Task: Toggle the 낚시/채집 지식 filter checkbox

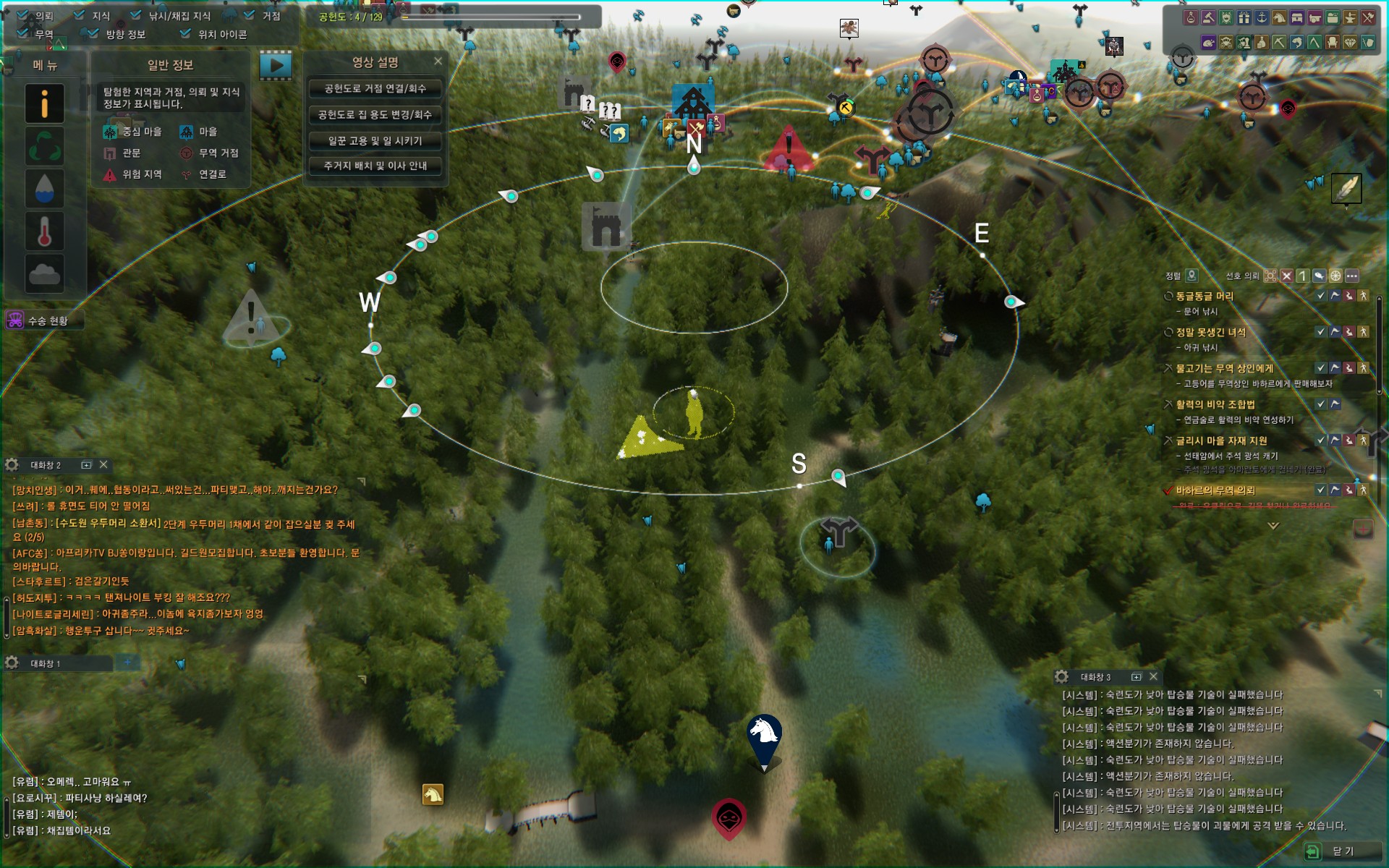Action: 136,15
